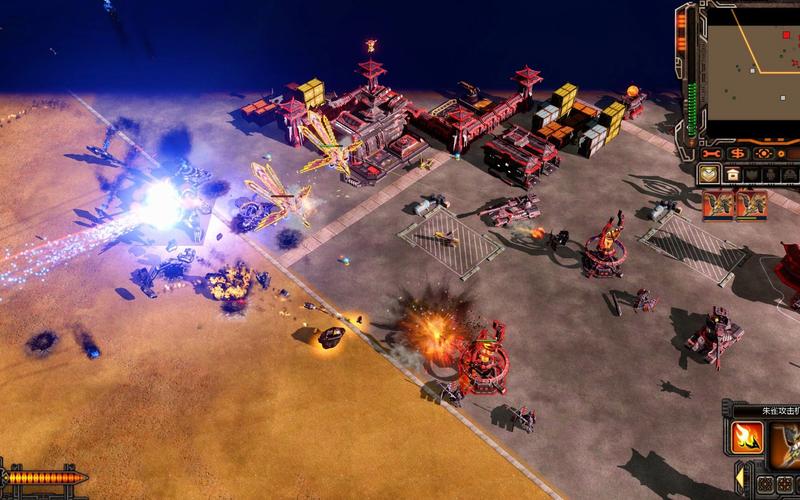Select the first aircraft unit build icon

[717, 204]
